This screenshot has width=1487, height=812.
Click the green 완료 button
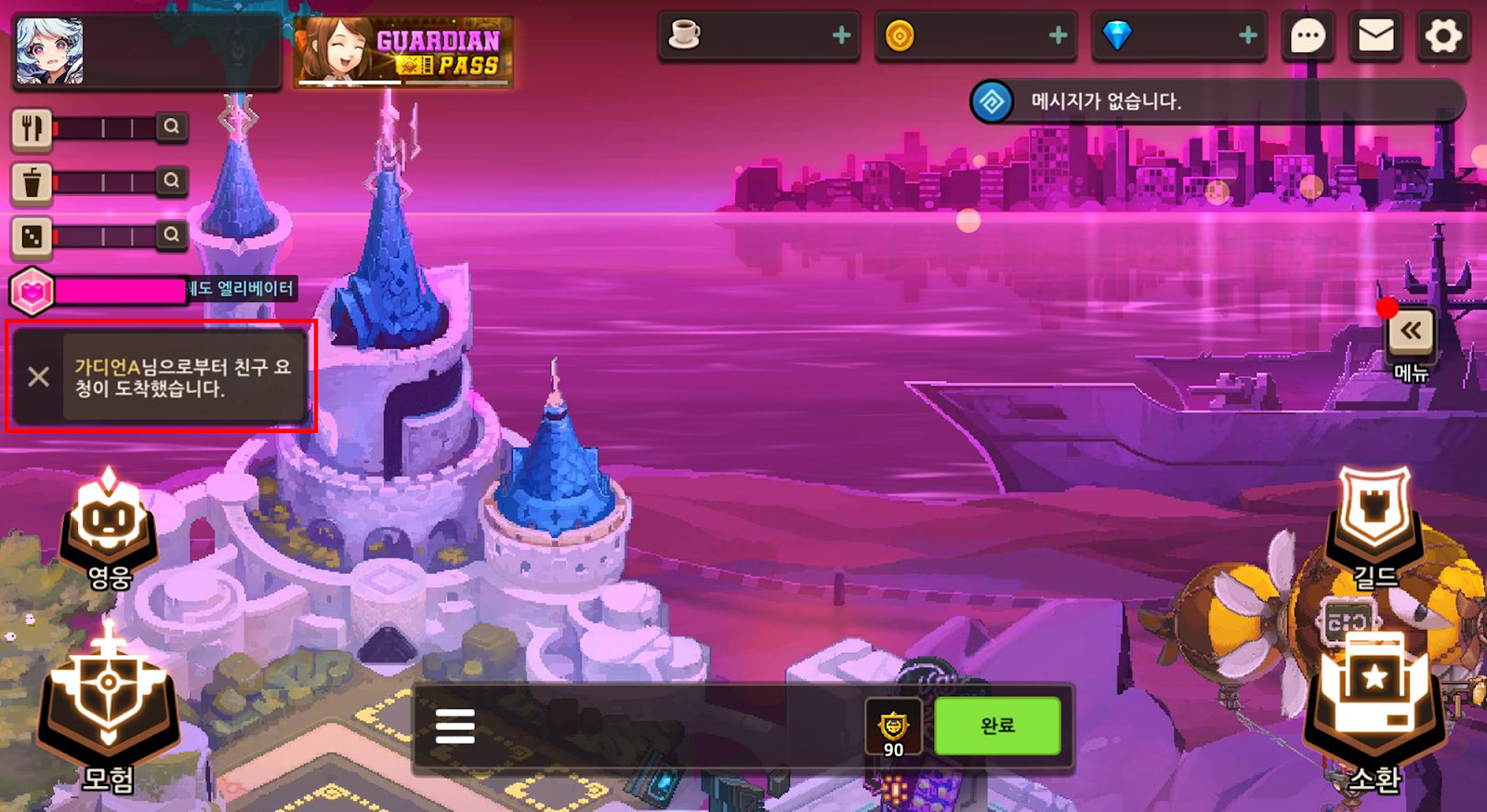(997, 726)
